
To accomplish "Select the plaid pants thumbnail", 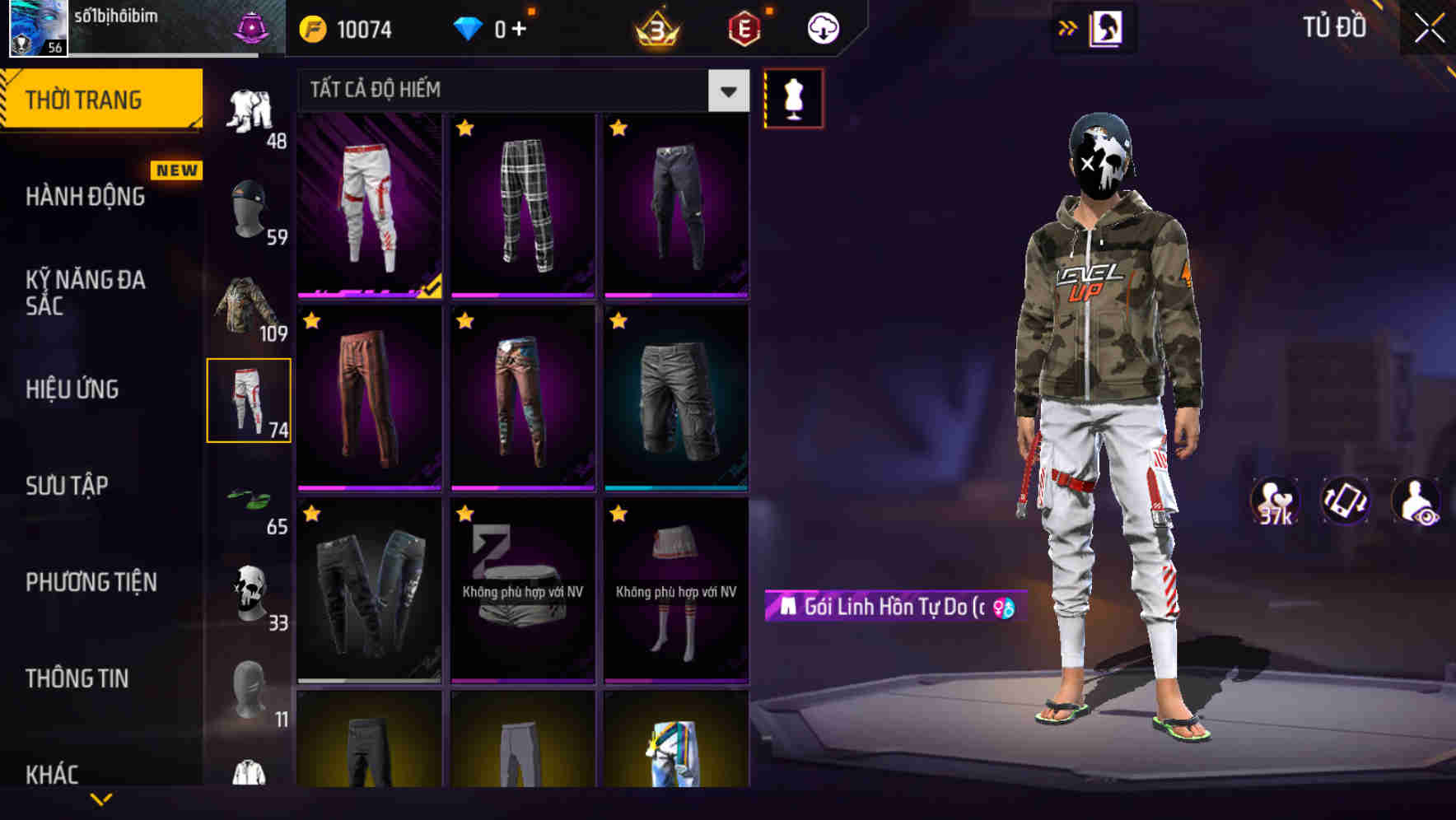I will tap(522, 204).
